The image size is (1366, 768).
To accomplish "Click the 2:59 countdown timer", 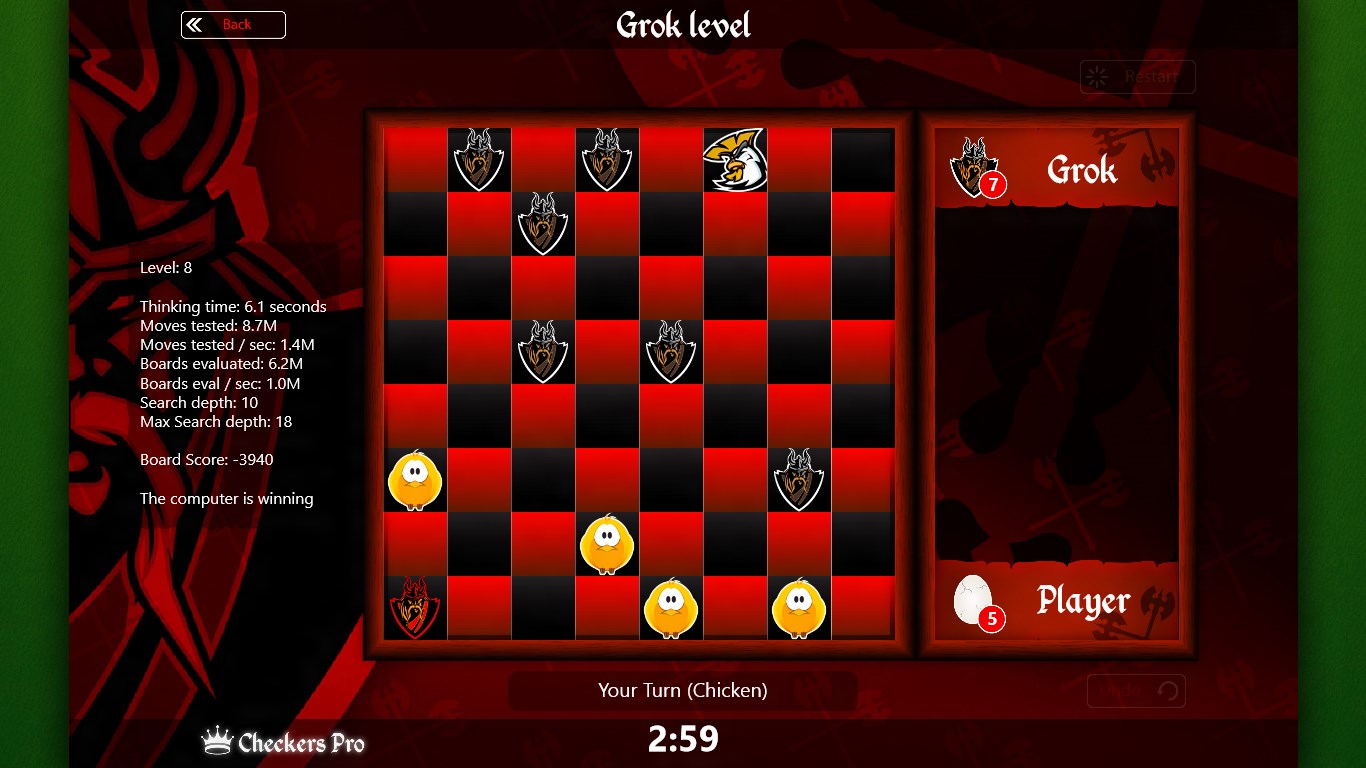I will click(x=683, y=739).
